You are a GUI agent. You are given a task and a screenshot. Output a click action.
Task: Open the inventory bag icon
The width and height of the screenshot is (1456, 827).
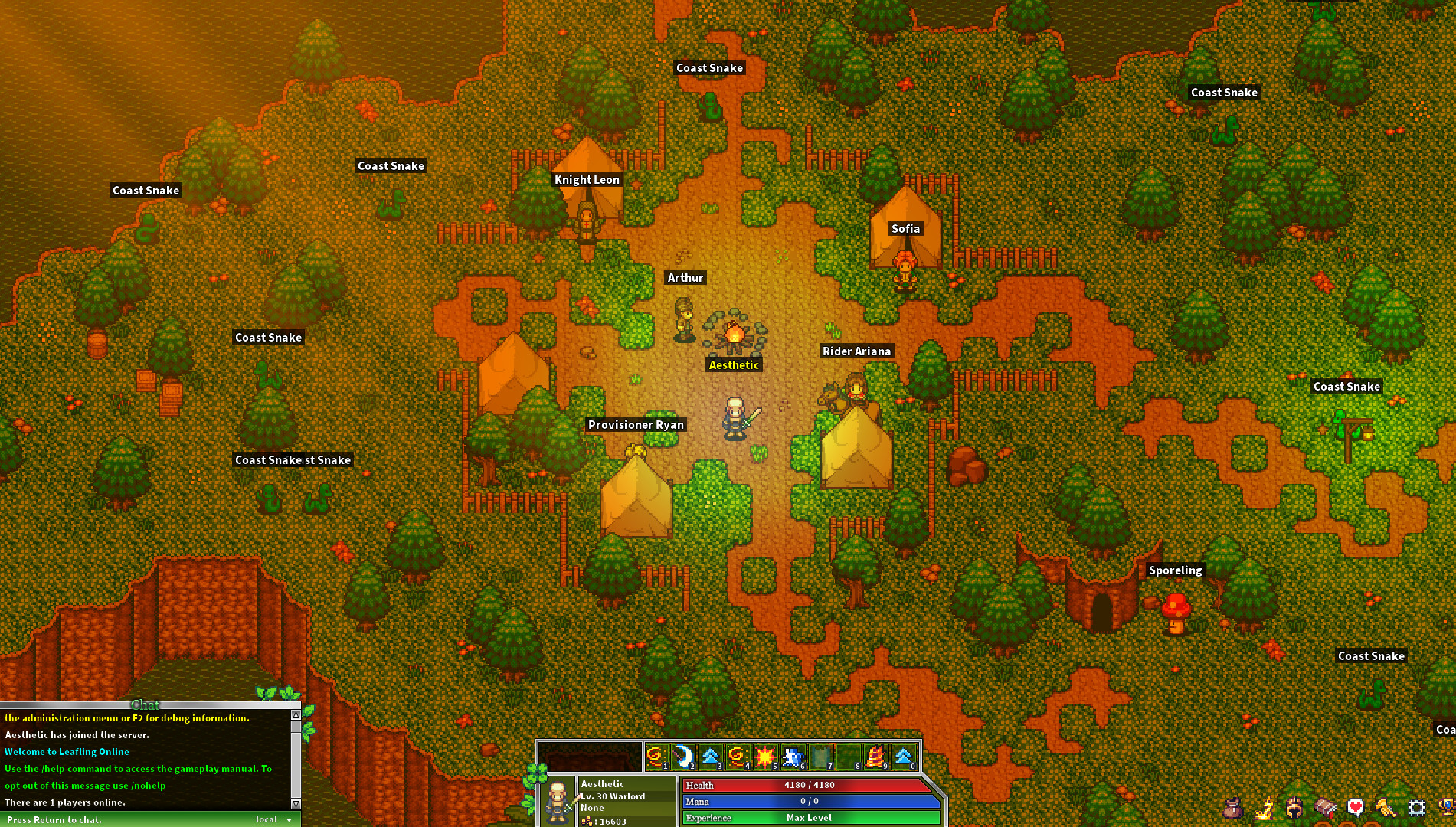[1233, 809]
